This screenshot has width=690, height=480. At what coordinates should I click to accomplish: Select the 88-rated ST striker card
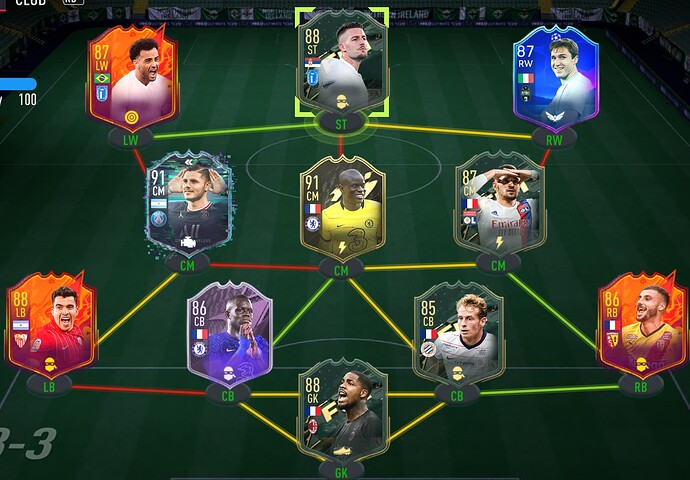coord(342,62)
